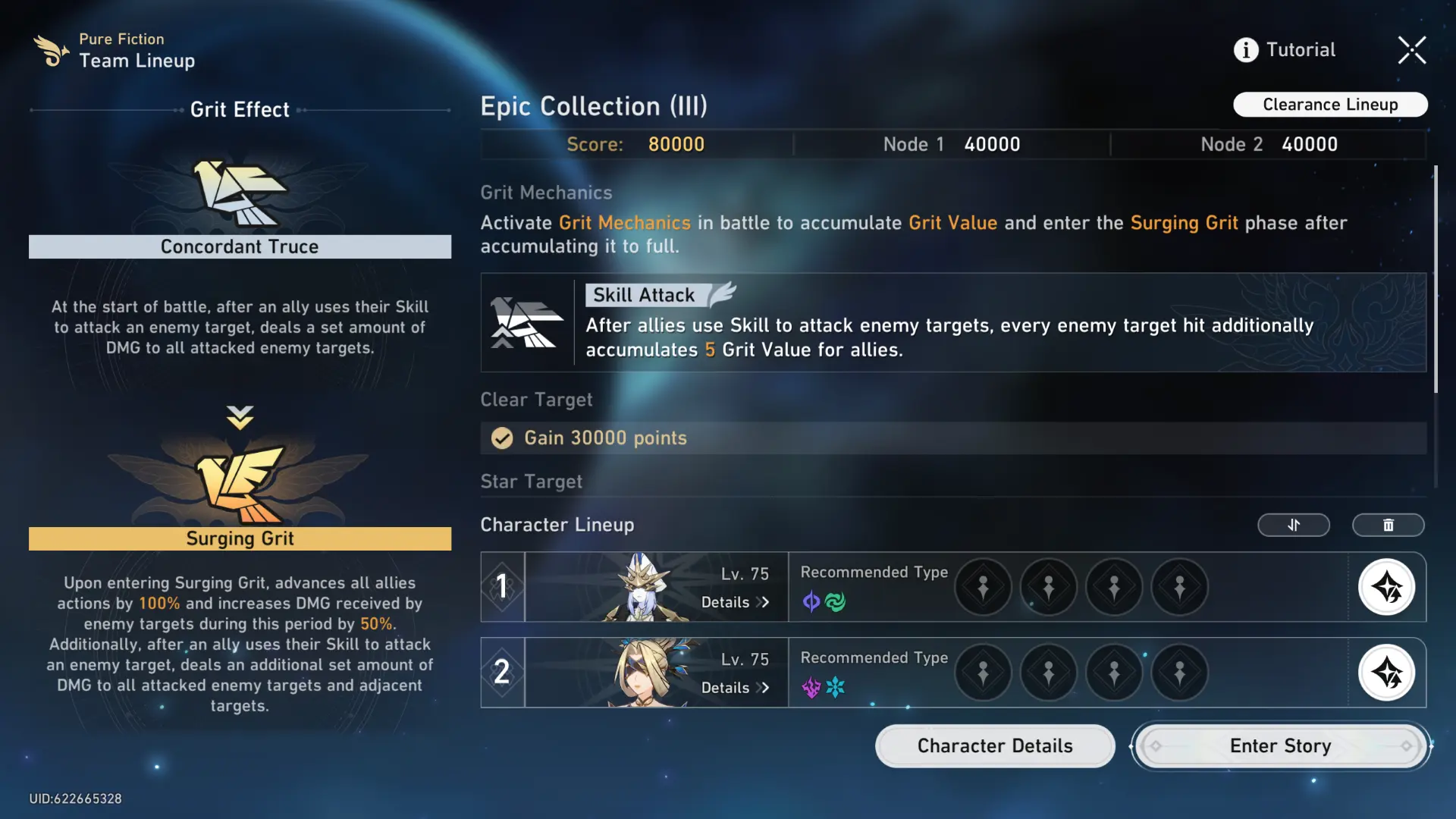This screenshot has width=1456, height=819.
Task: Expand the first empty character slot on Node 1
Action: pos(983,587)
